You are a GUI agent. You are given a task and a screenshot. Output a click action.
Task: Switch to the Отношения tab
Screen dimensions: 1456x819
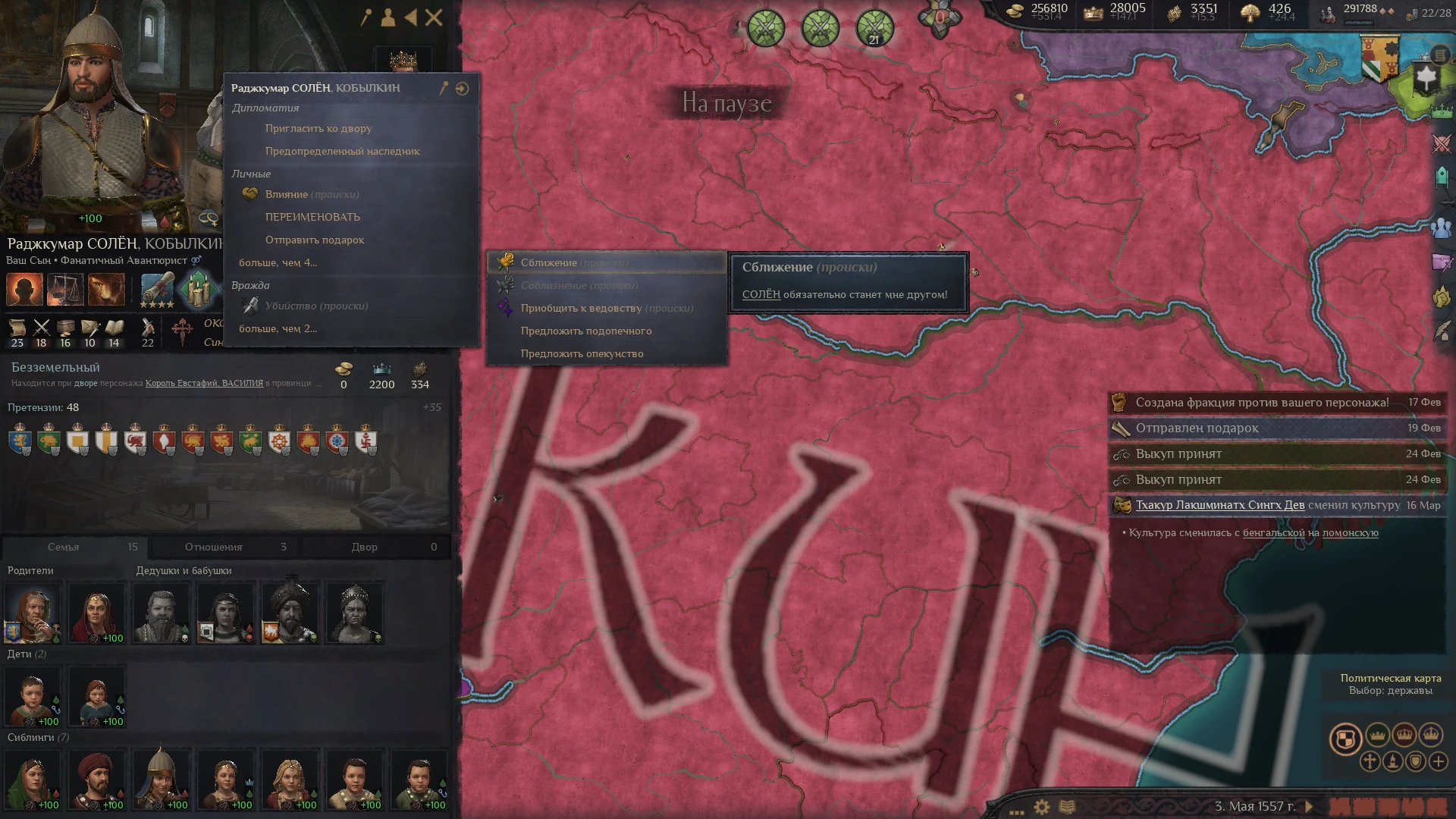[x=213, y=546]
